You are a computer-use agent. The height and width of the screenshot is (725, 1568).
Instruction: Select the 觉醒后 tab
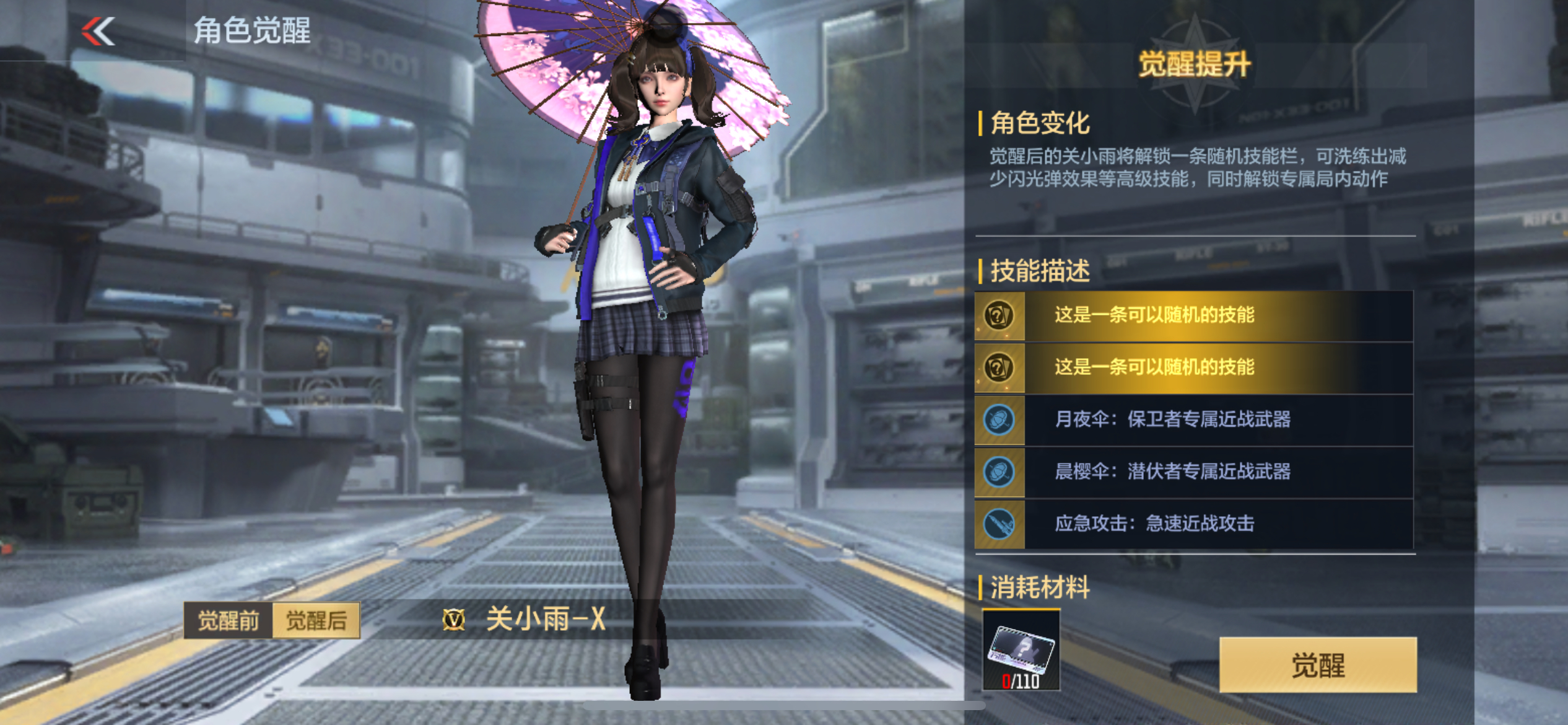[x=316, y=620]
